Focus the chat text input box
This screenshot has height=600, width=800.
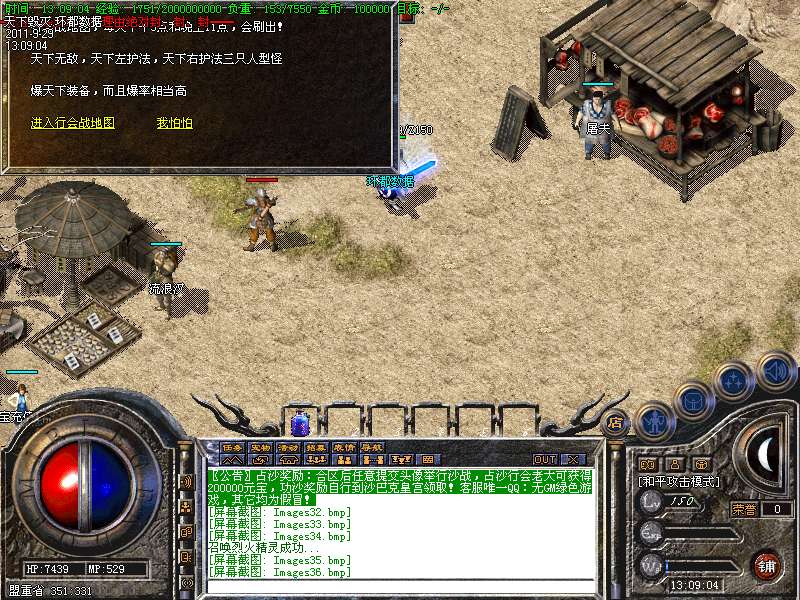(400, 586)
